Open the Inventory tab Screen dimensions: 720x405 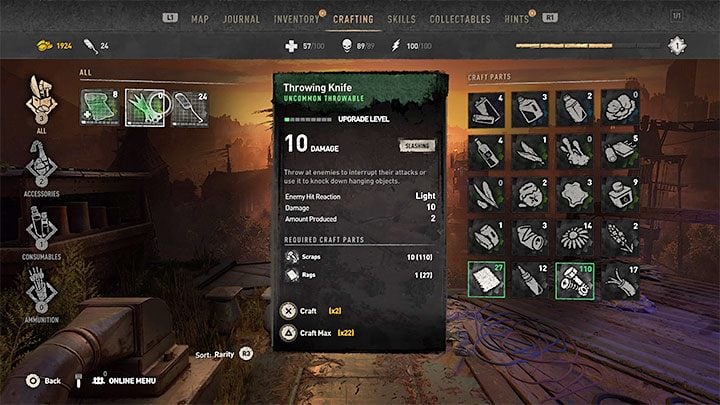pos(295,19)
